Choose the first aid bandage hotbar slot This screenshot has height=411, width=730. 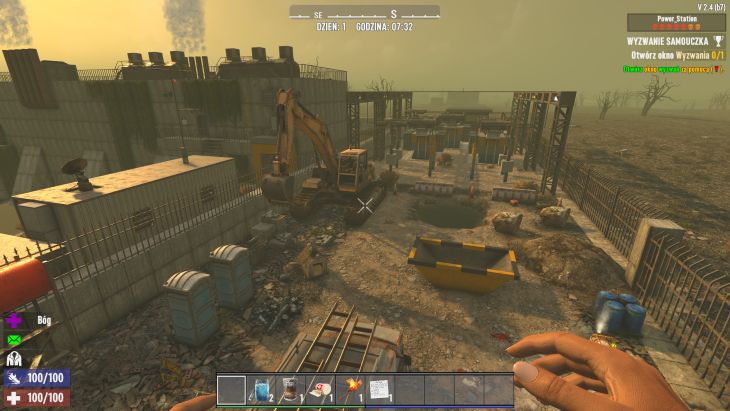click(x=320, y=390)
